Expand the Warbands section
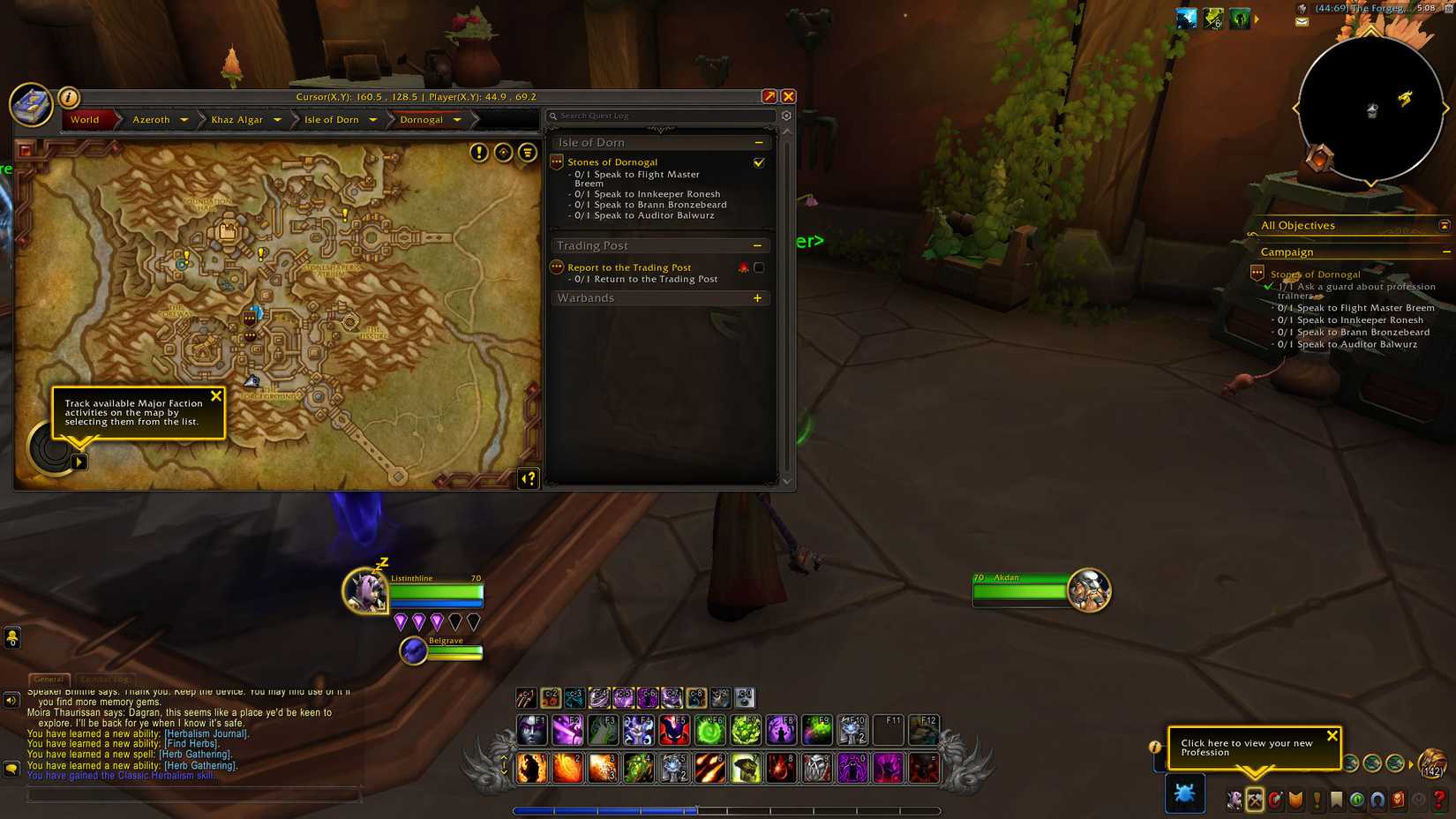 click(757, 298)
